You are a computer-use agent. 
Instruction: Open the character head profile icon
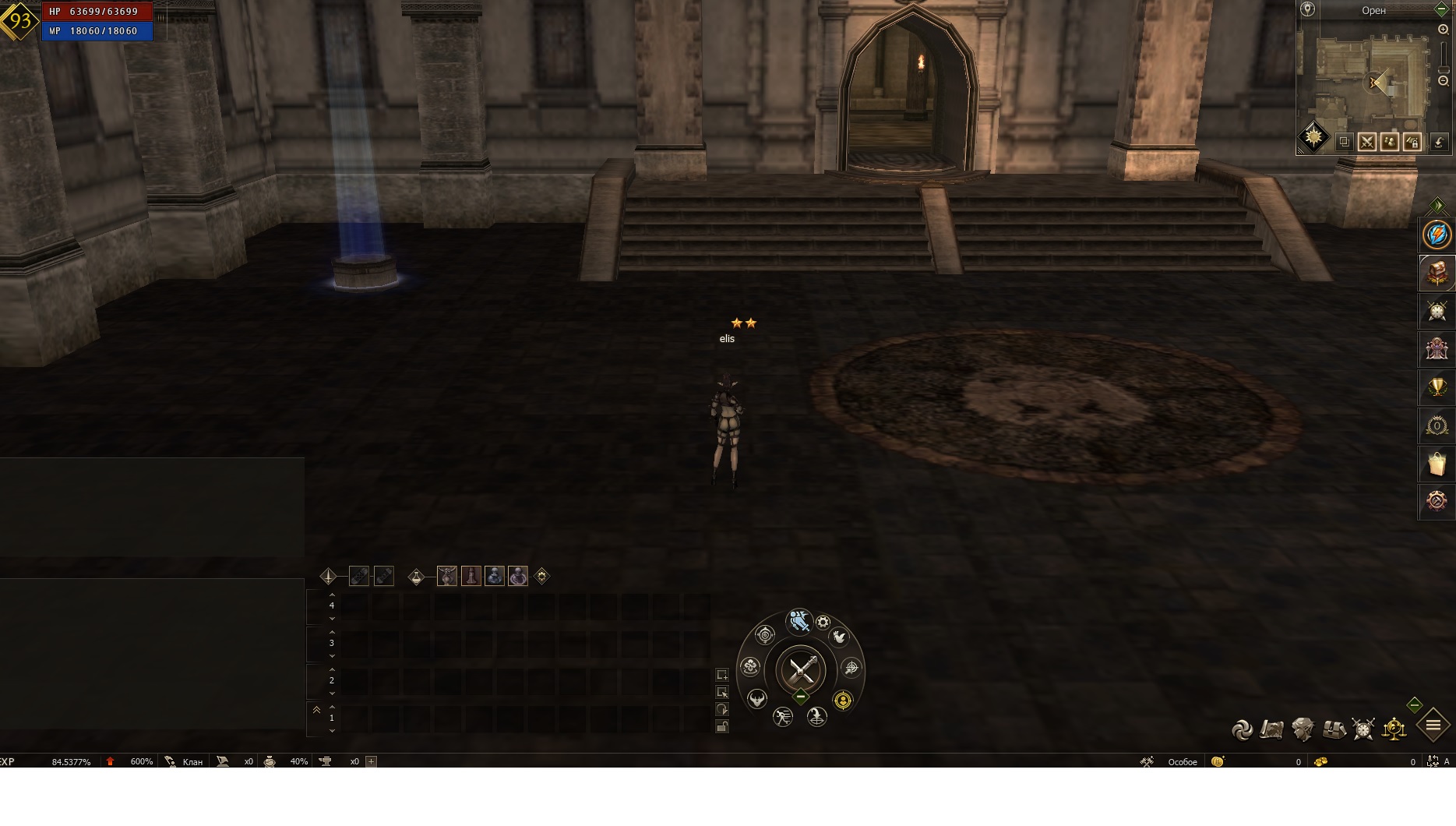pos(1303,729)
